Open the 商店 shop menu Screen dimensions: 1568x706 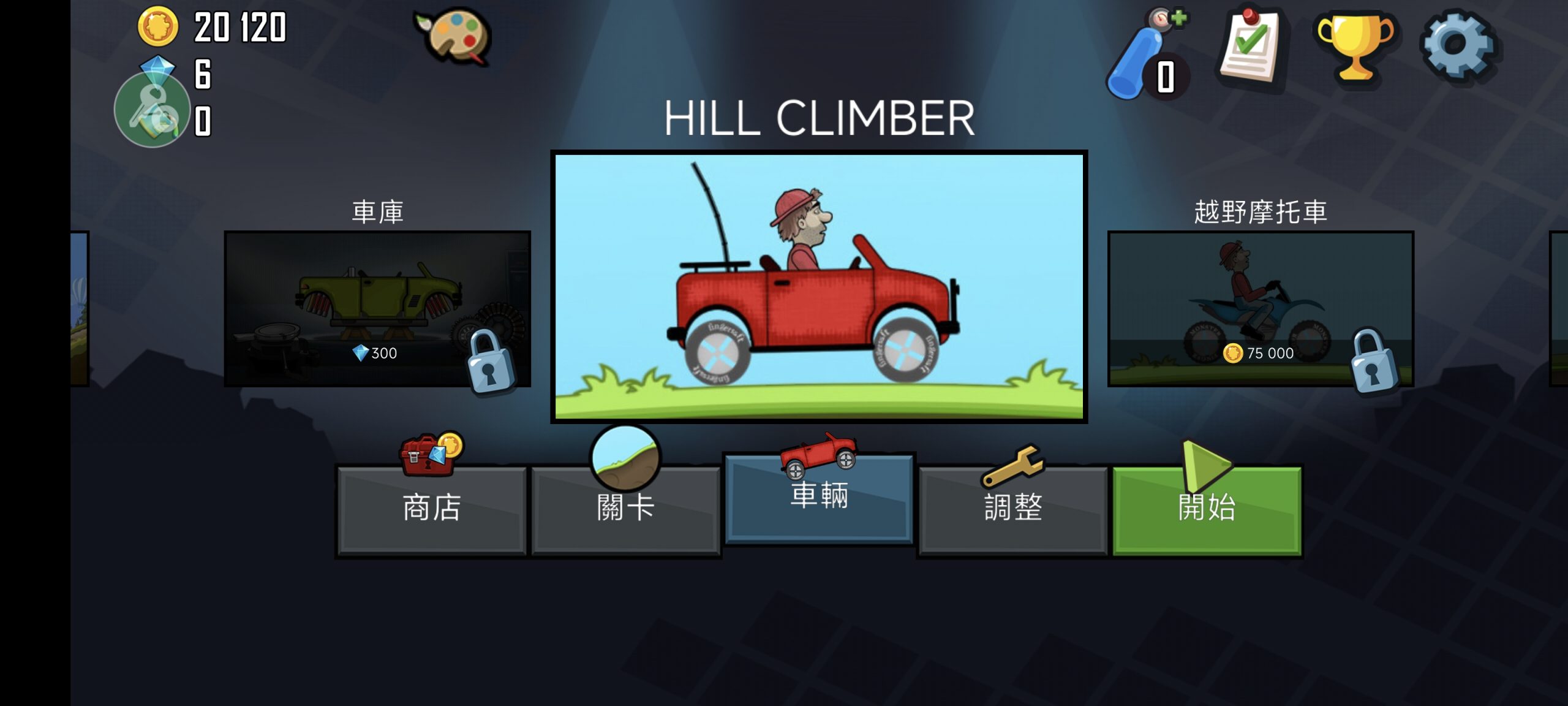tap(431, 509)
